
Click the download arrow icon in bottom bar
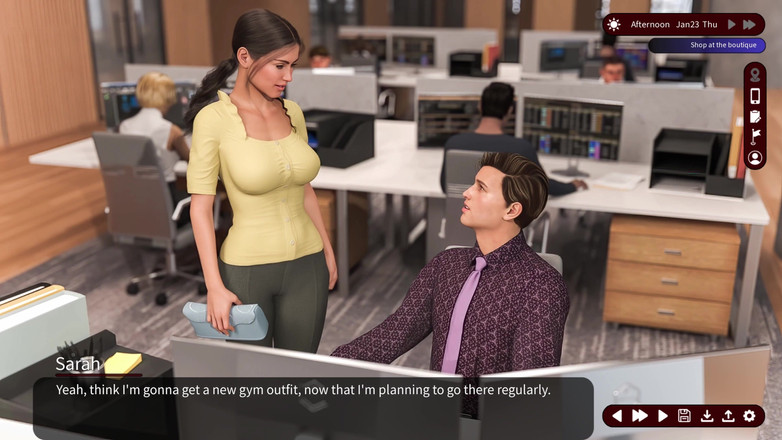tap(707, 416)
